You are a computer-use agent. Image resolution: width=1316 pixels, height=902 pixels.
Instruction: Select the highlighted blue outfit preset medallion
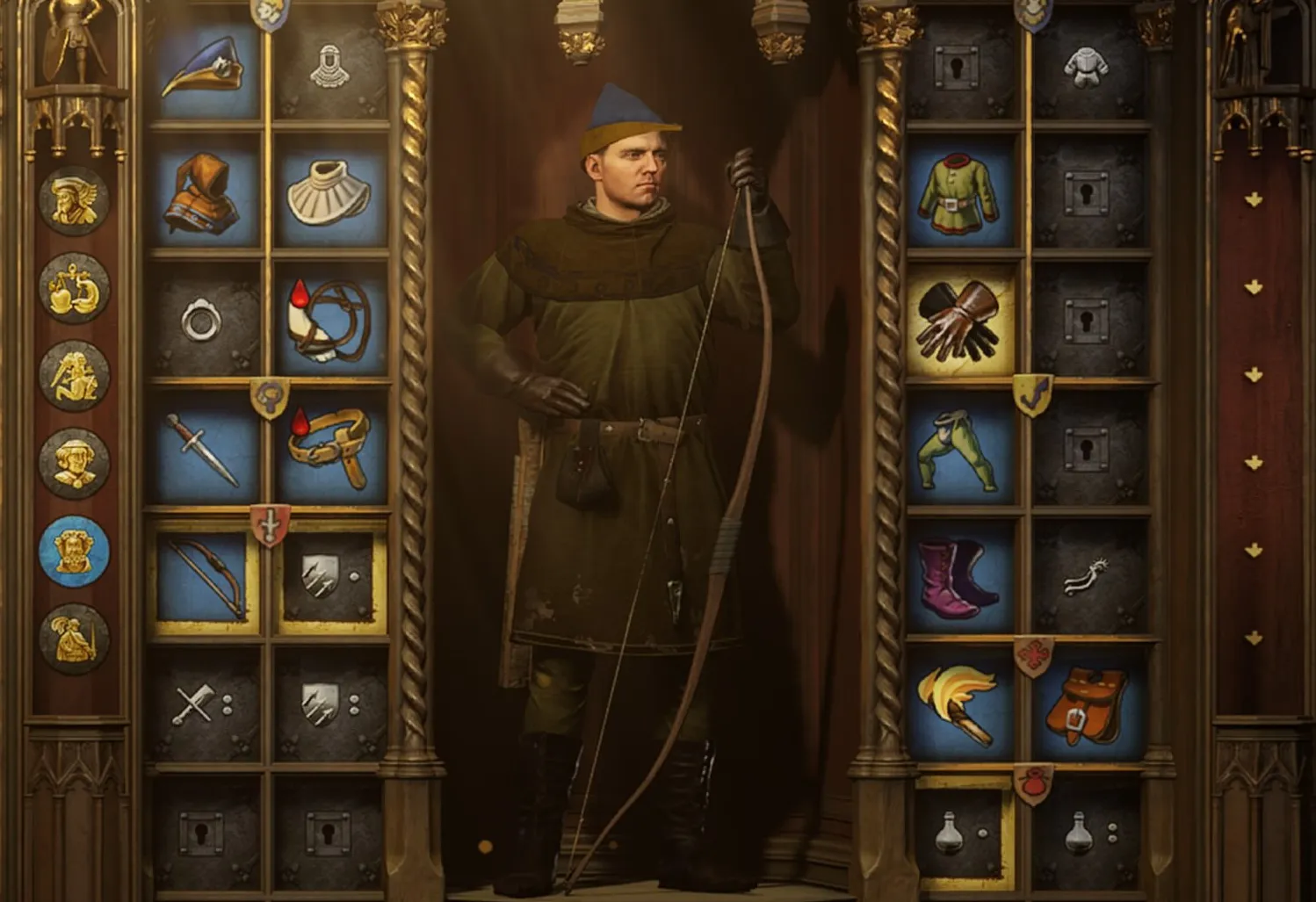click(74, 551)
